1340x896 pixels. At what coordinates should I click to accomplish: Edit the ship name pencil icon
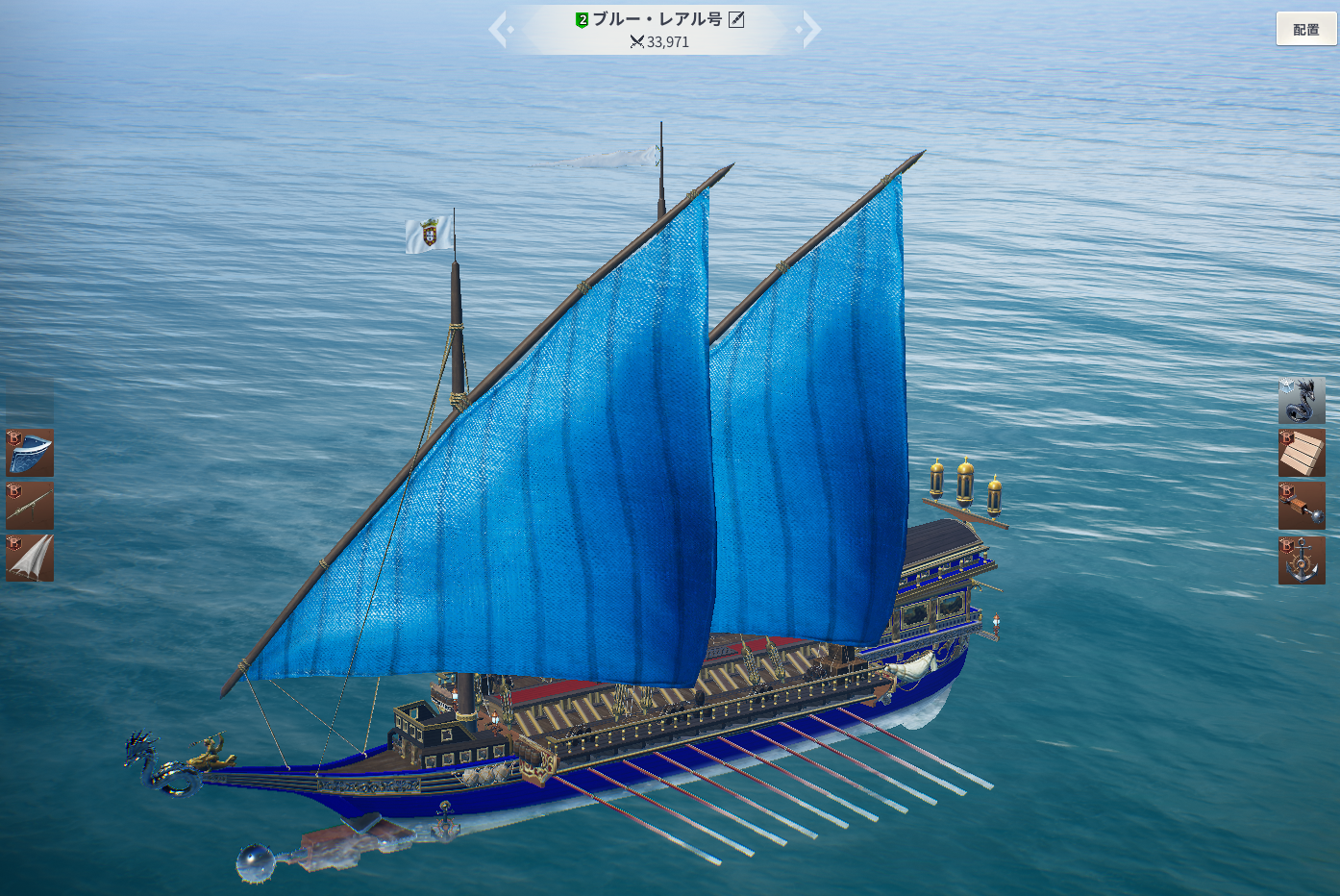[x=736, y=19]
